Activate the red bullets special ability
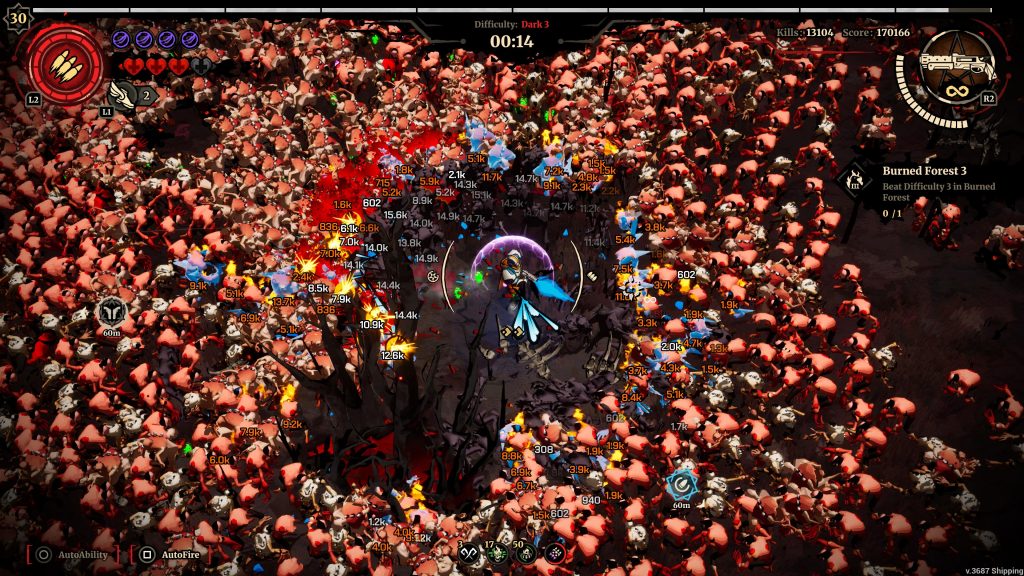 (68, 64)
